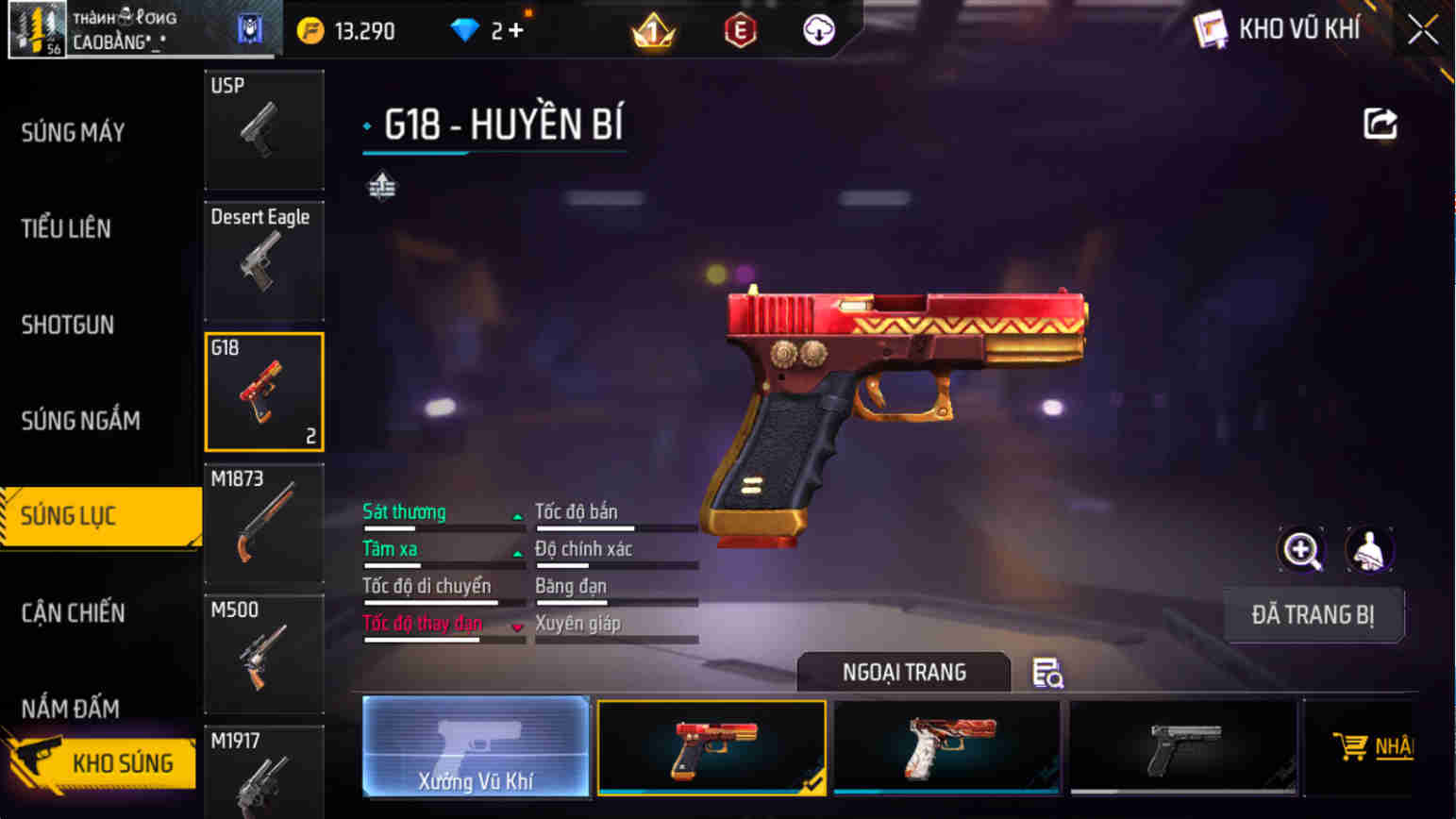
Task: Open the Xưởng Vũ Khí thumbnail
Action: click(x=477, y=745)
